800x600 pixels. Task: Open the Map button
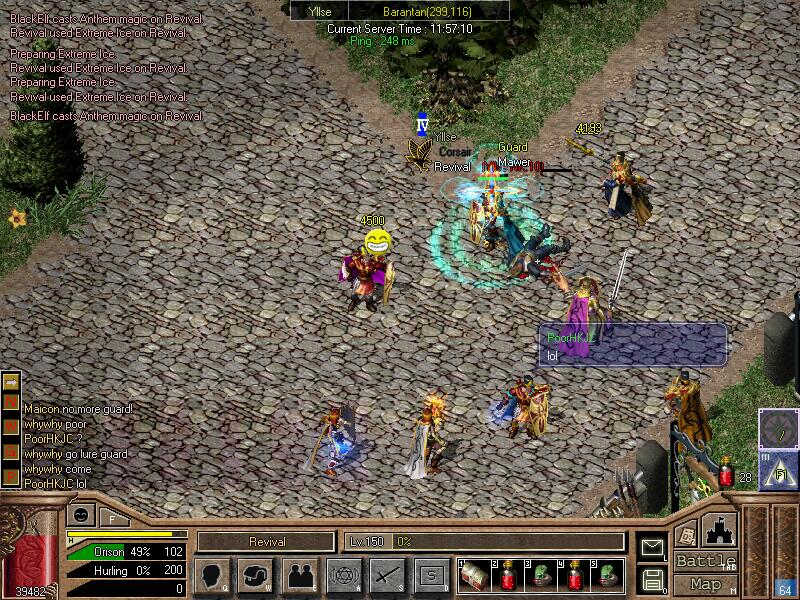[x=706, y=584]
